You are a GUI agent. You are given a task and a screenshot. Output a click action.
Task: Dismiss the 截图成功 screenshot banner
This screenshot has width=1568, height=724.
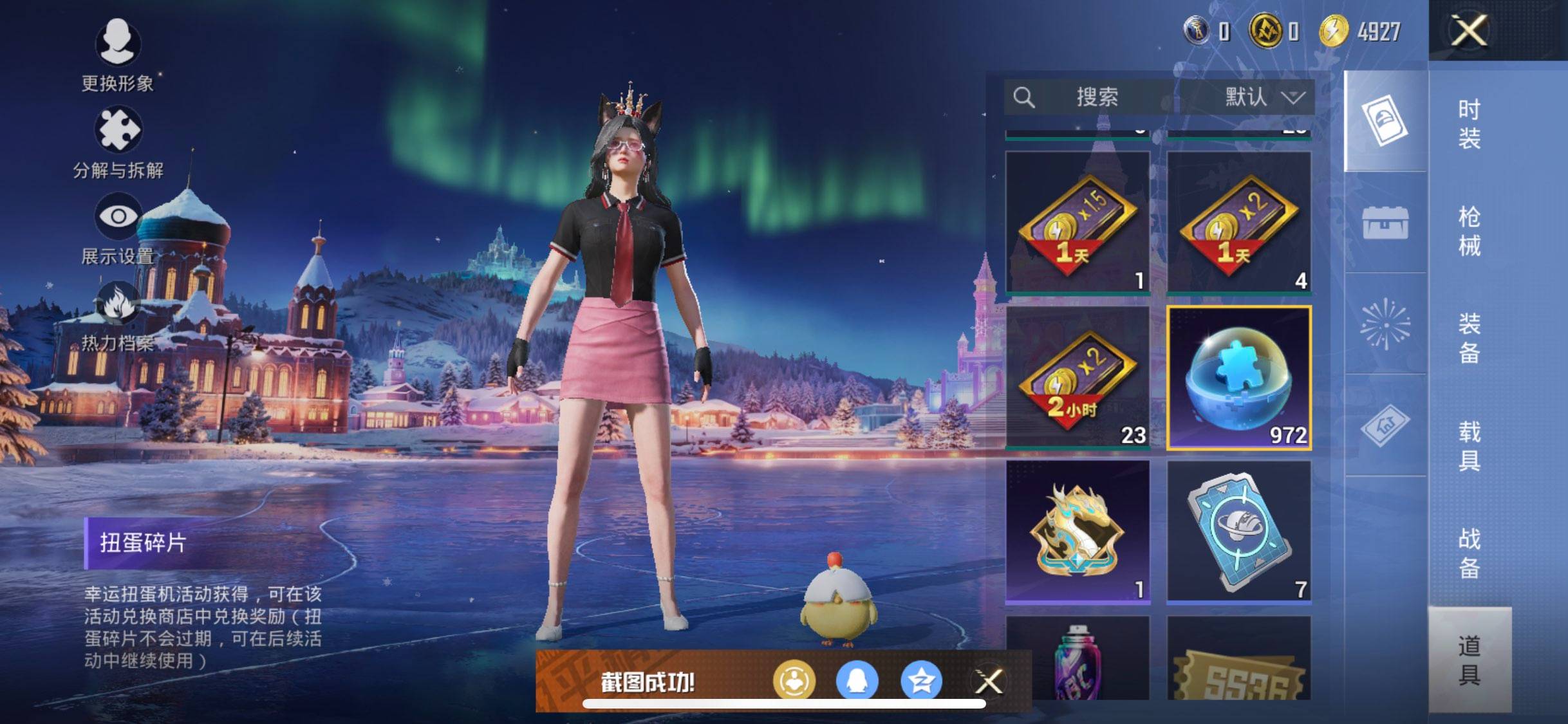[989, 681]
